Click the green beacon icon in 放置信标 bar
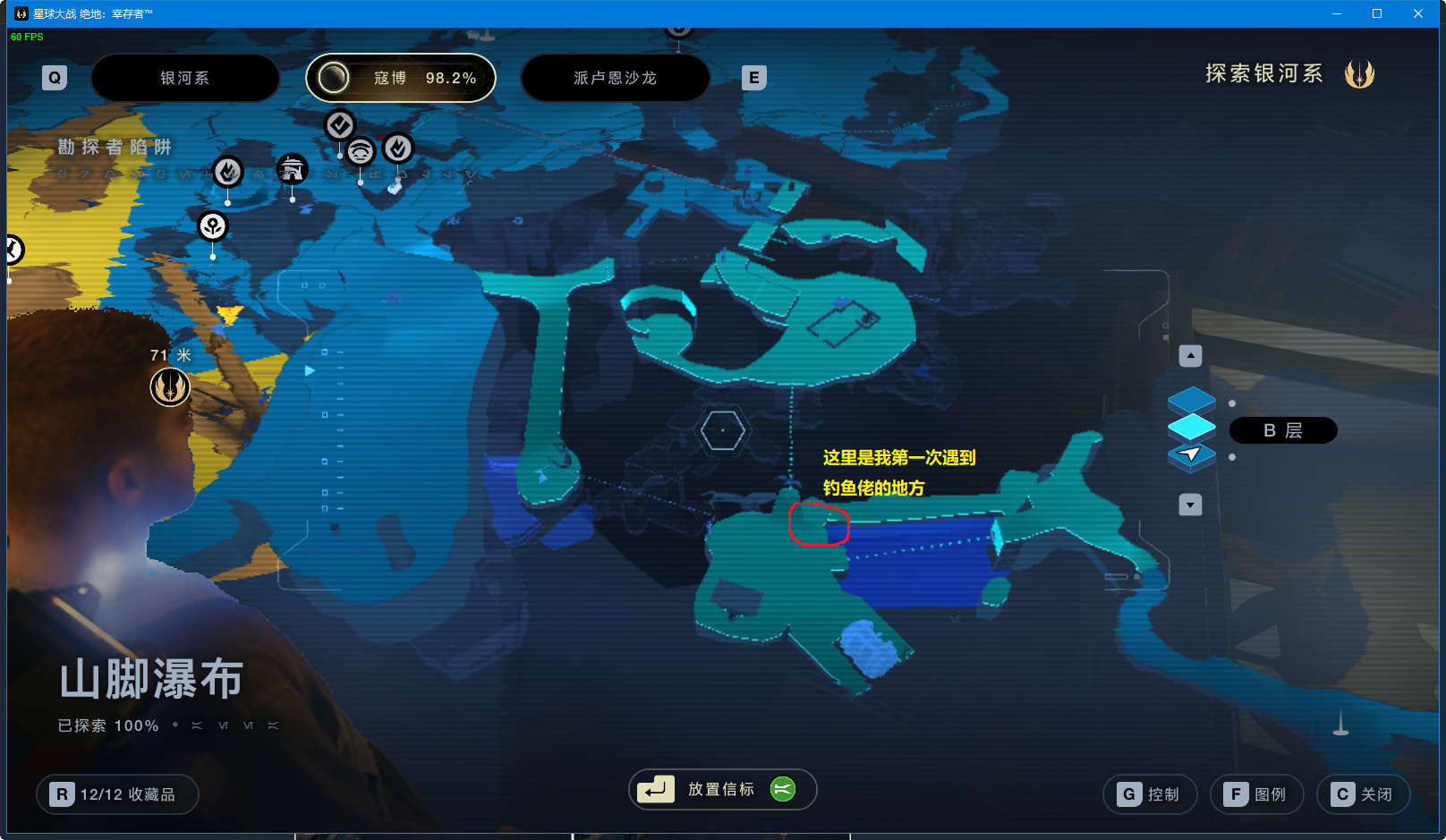Screen dimensions: 1446x840 tap(781, 789)
